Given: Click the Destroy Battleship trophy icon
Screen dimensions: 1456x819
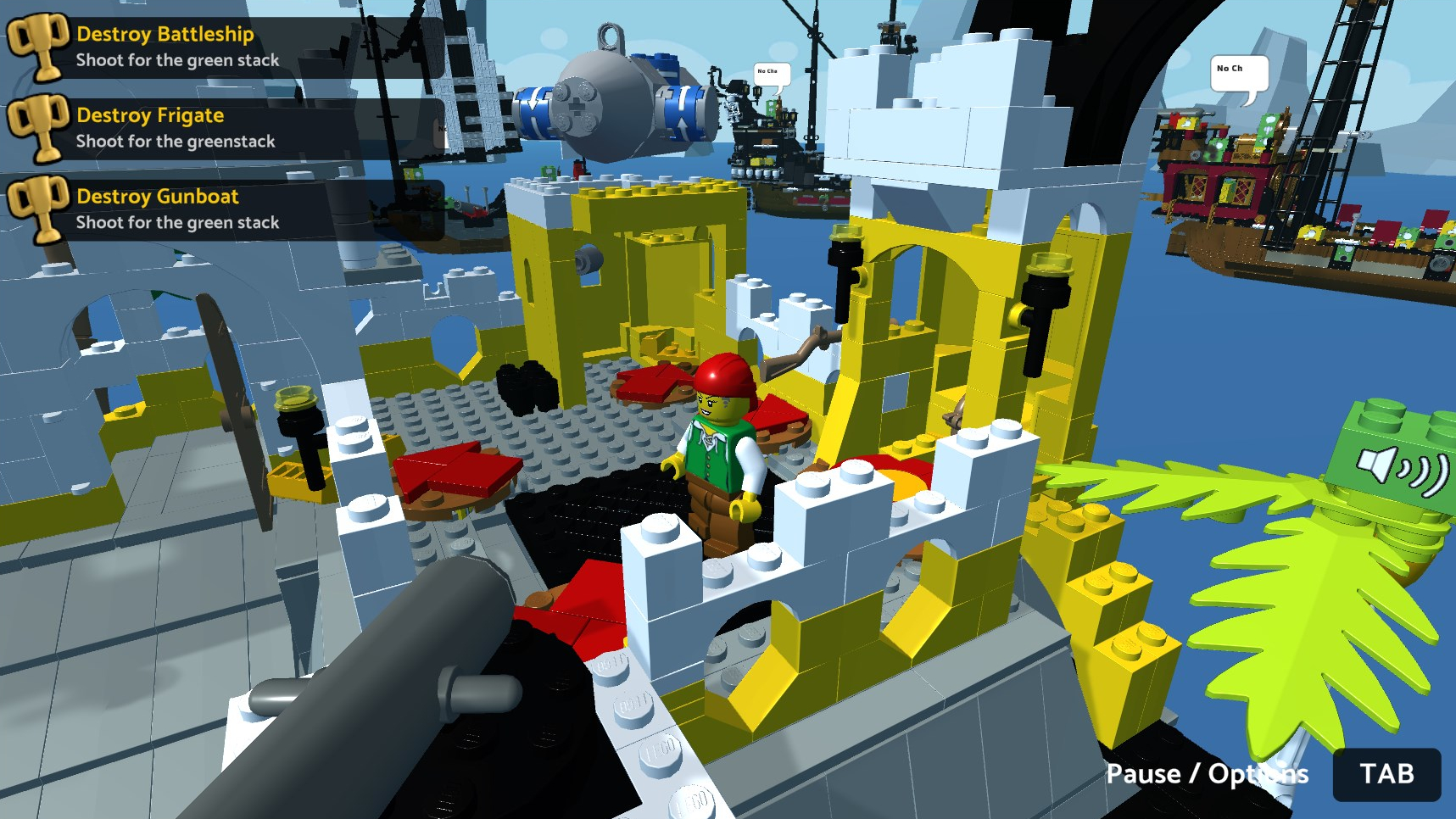Looking at the screenshot, I should (x=38, y=46).
